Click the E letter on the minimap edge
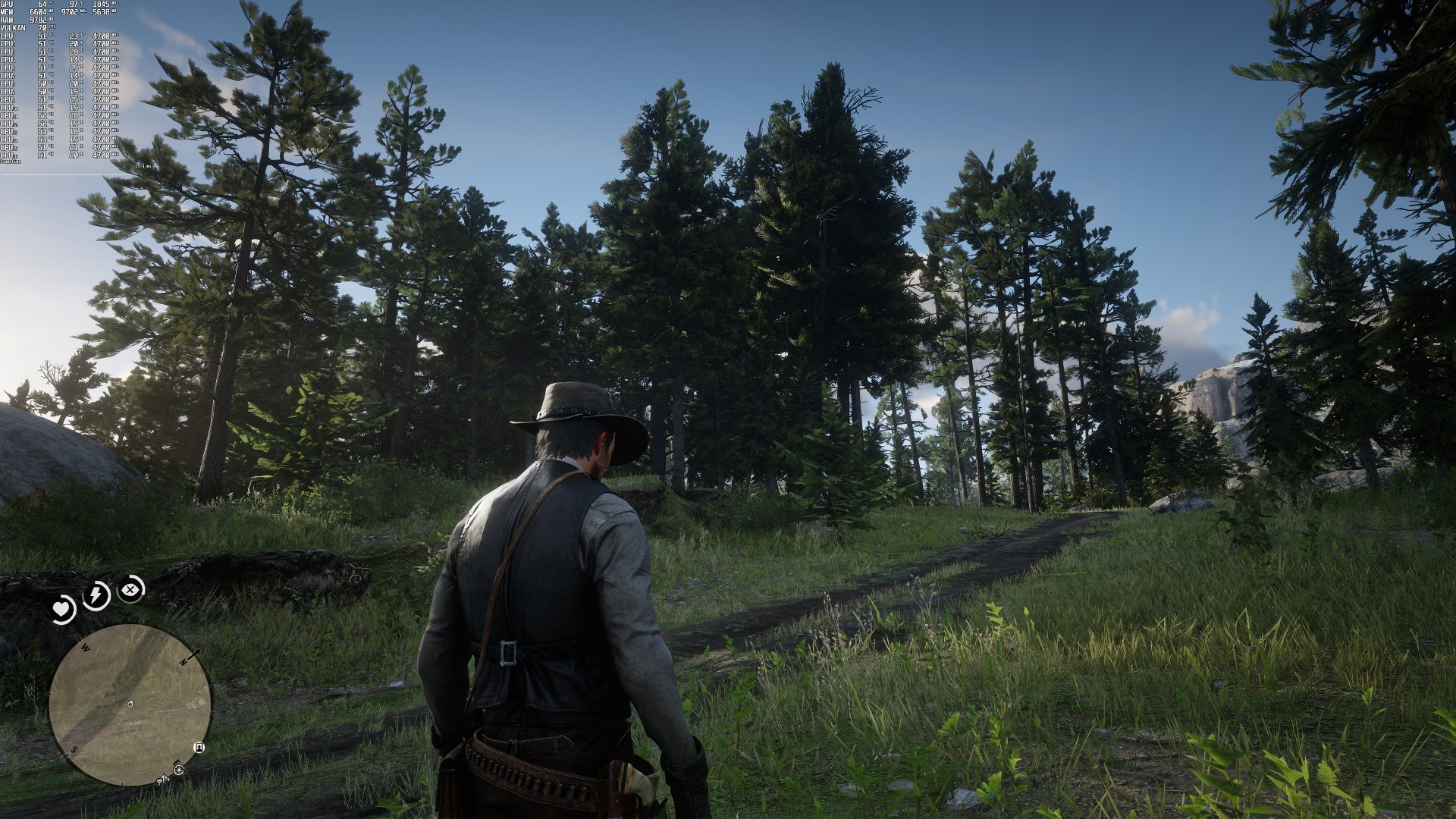This screenshot has width=1456, height=819. pyautogui.click(x=176, y=763)
